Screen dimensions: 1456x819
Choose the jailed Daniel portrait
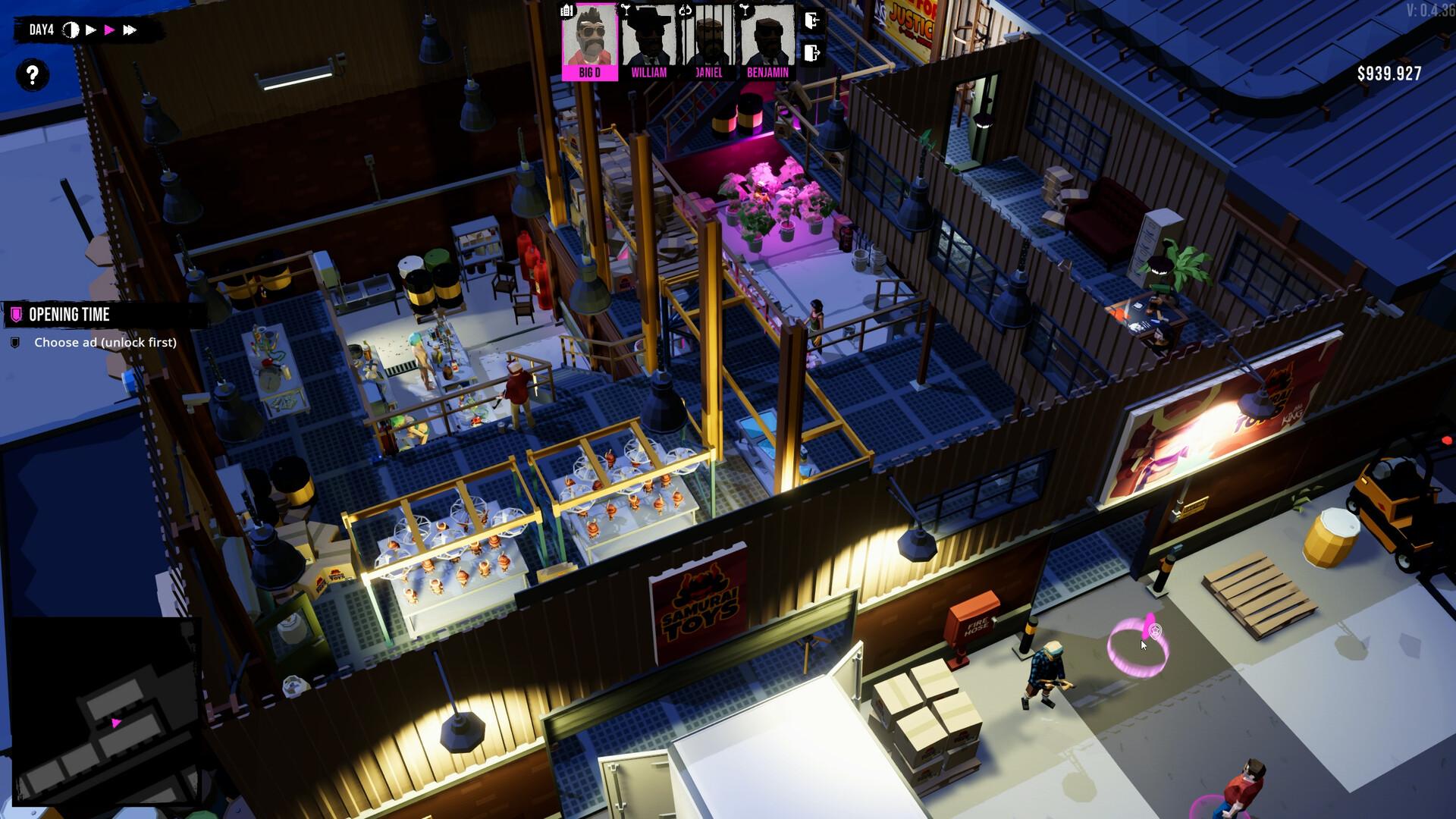click(708, 40)
